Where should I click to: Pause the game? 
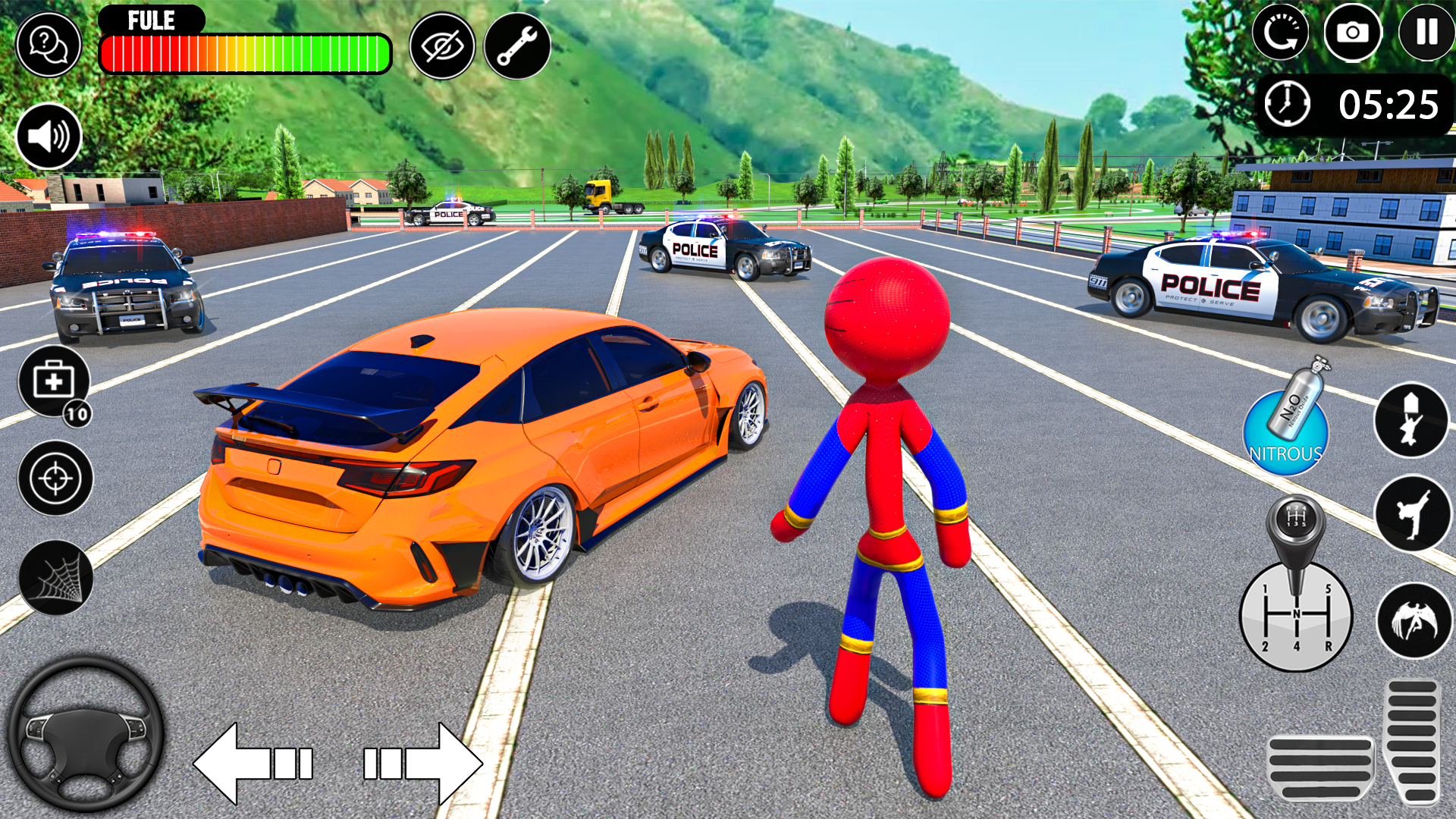(x=1426, y=33)
